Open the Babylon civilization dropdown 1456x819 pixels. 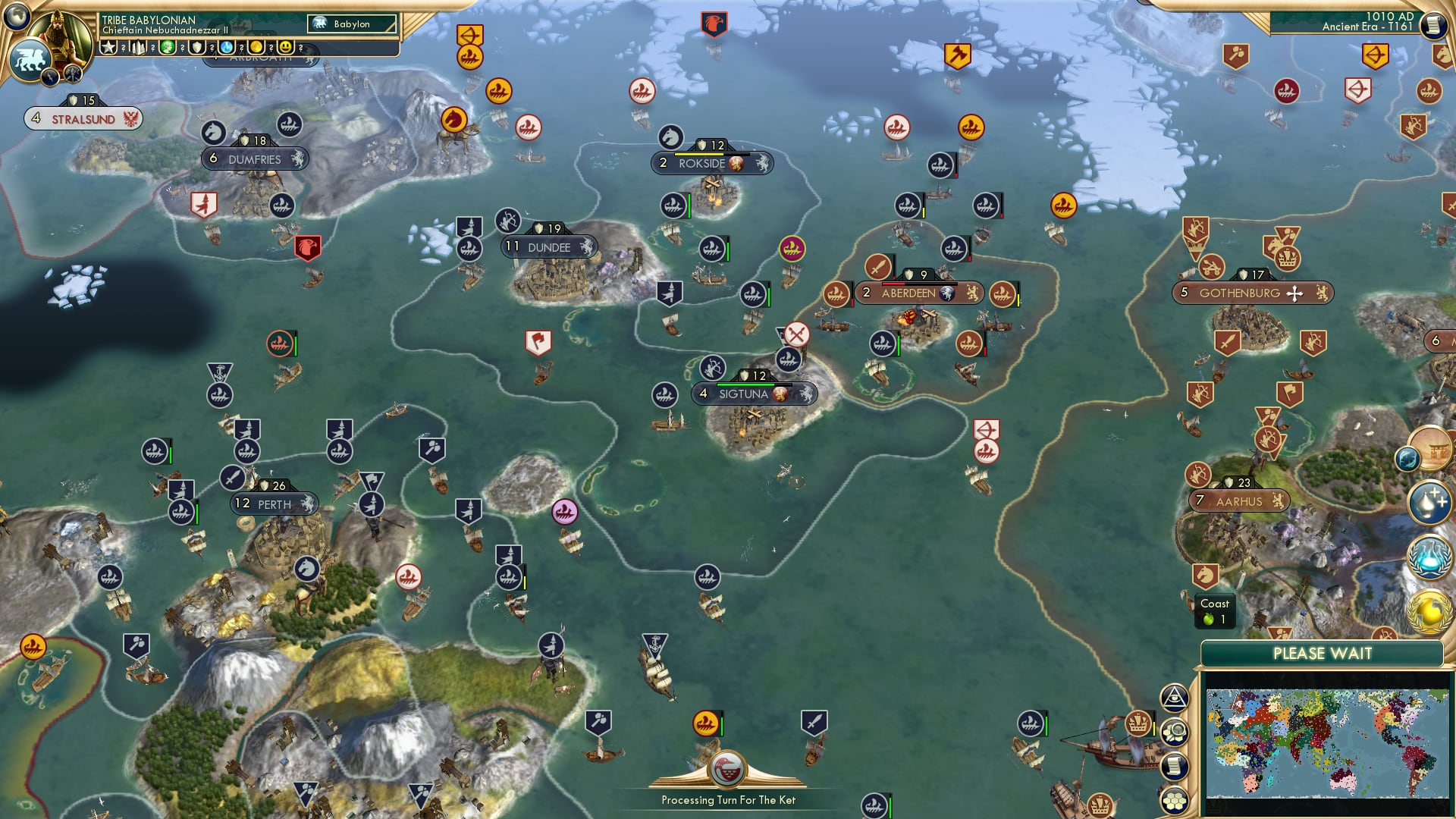point(353,24)
